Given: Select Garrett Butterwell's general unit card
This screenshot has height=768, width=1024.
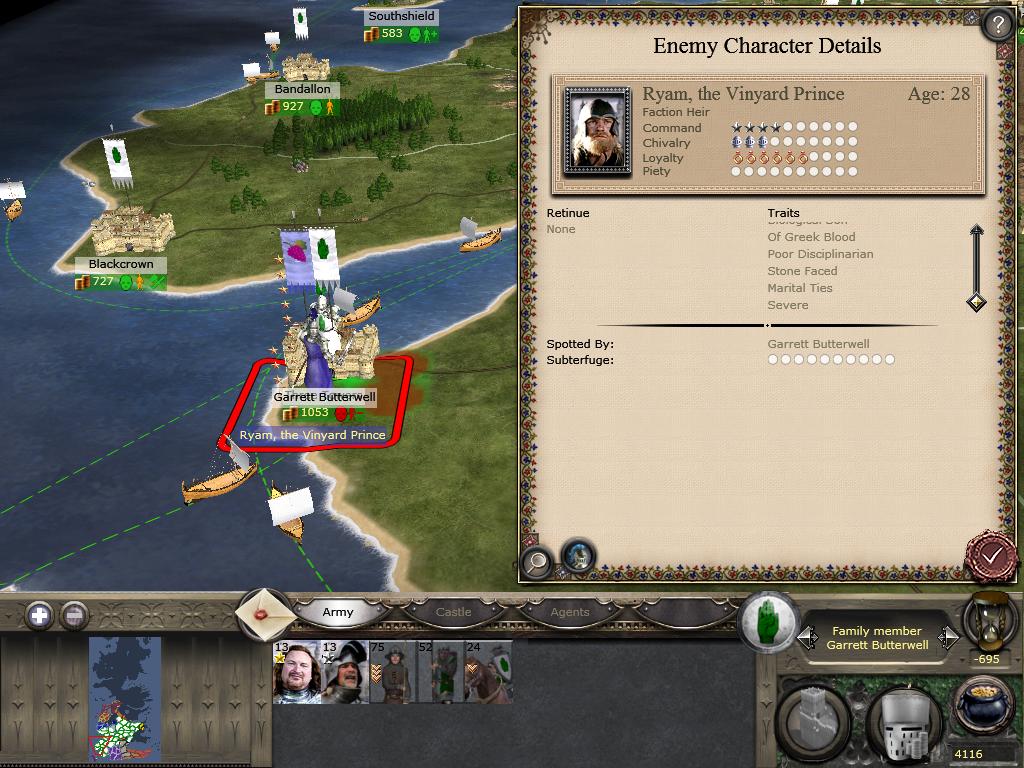Looking at the screenshot, I should (x=297, y=672).
